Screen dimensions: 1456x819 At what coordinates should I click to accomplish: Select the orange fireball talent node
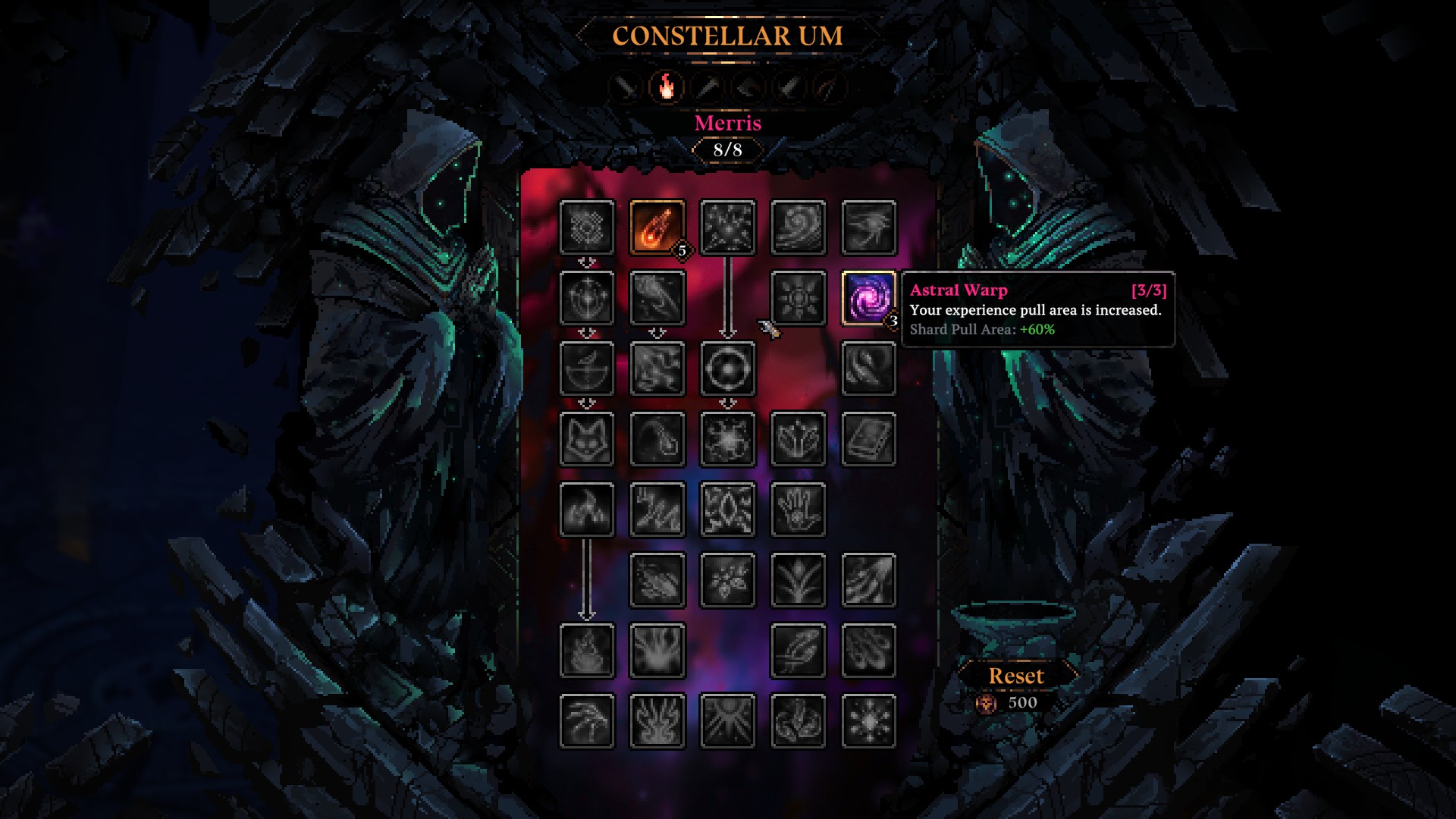(657, 227)
